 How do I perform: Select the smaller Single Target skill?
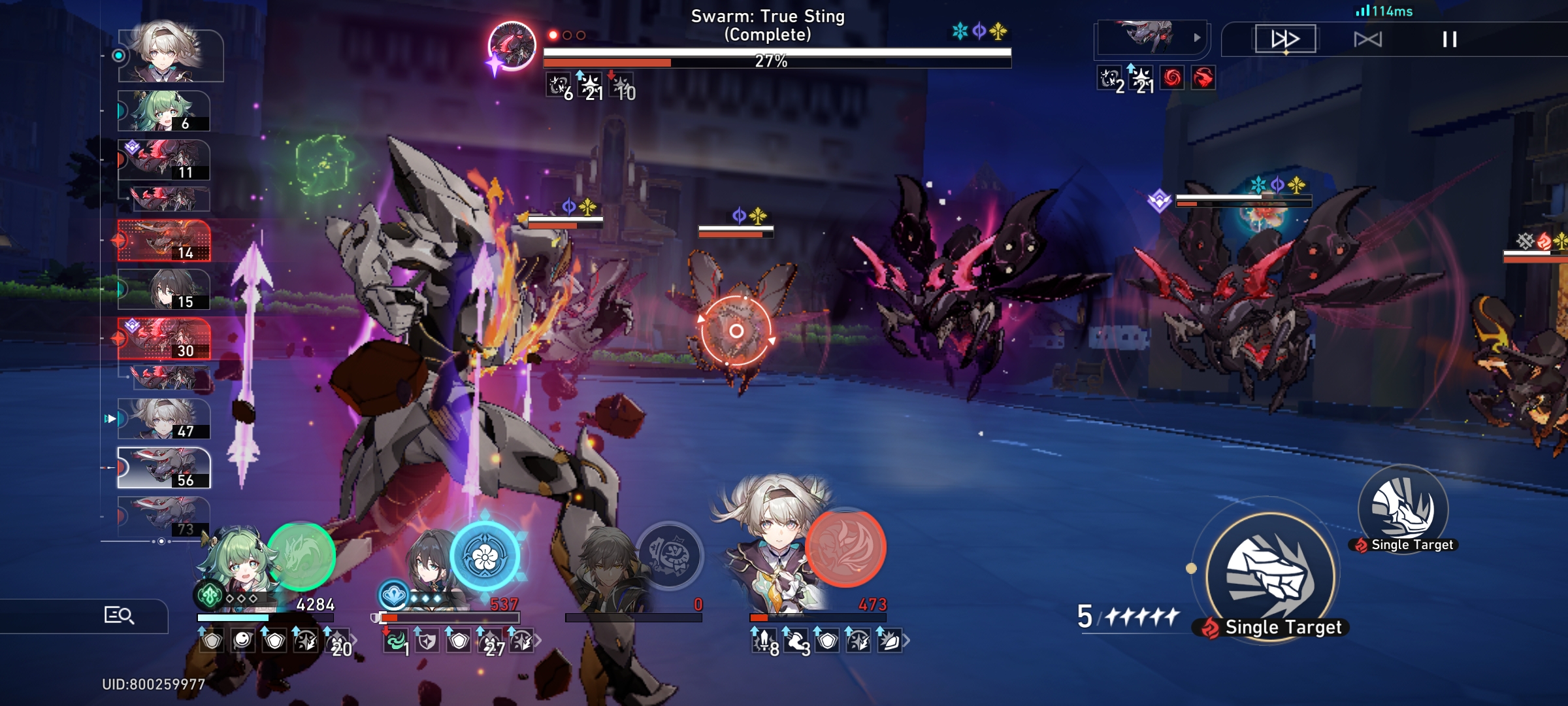tap(1403, 507)
